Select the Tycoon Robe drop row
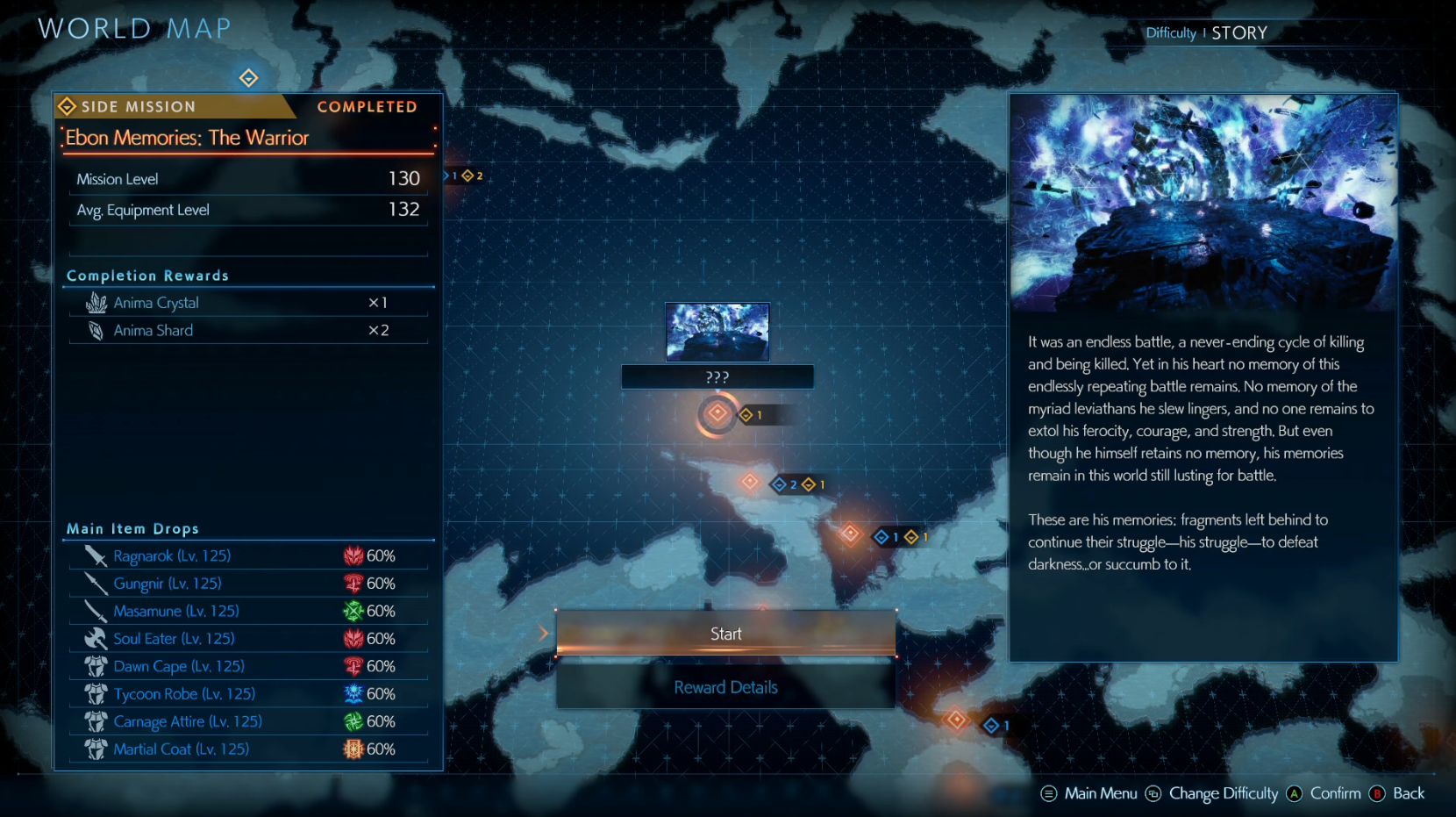Image resolution: width=1456 pixels, height=817 pixels. point(248,694)
